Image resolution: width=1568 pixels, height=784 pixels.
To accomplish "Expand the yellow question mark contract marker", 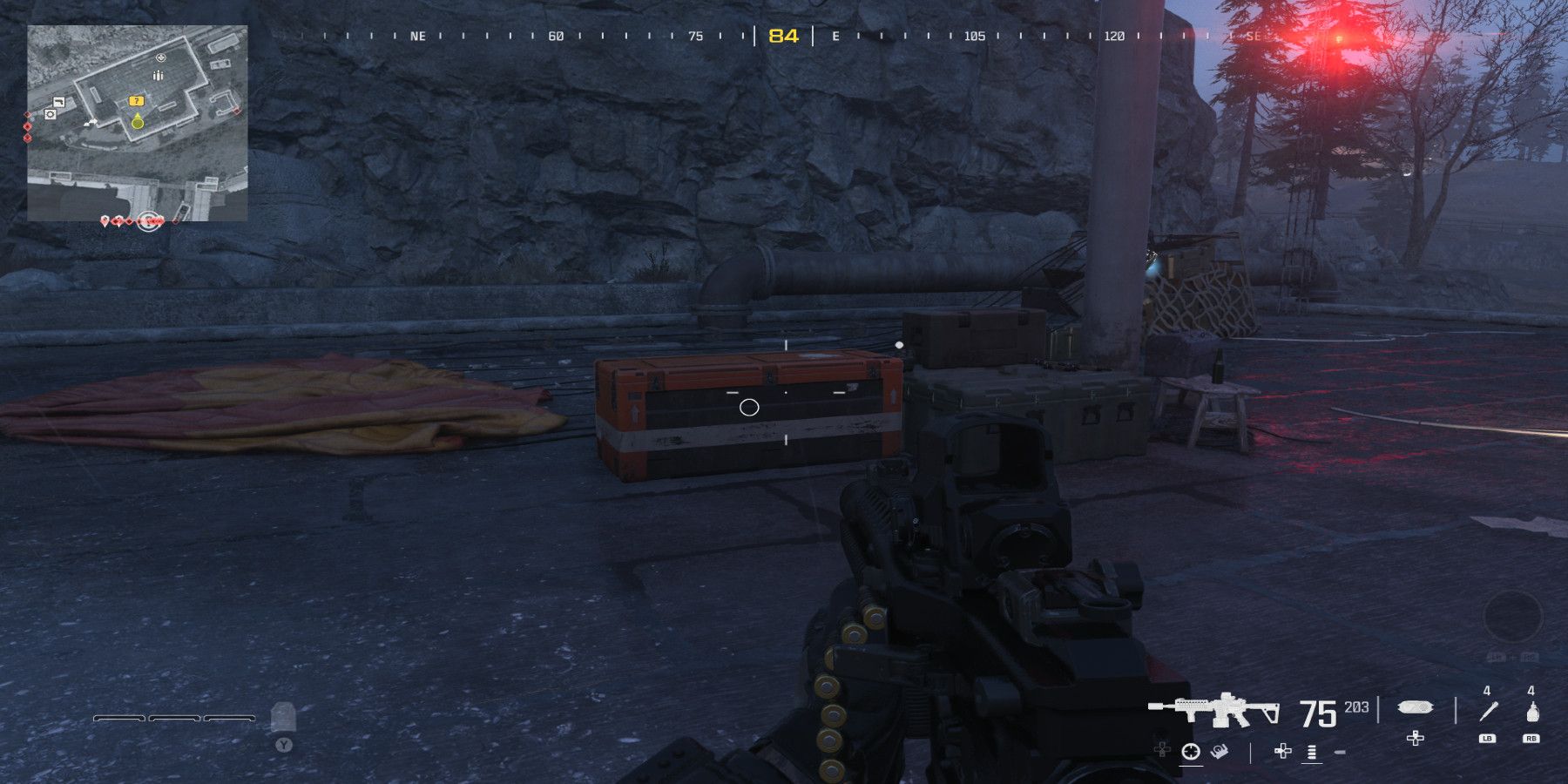I will tap(137, 100).
